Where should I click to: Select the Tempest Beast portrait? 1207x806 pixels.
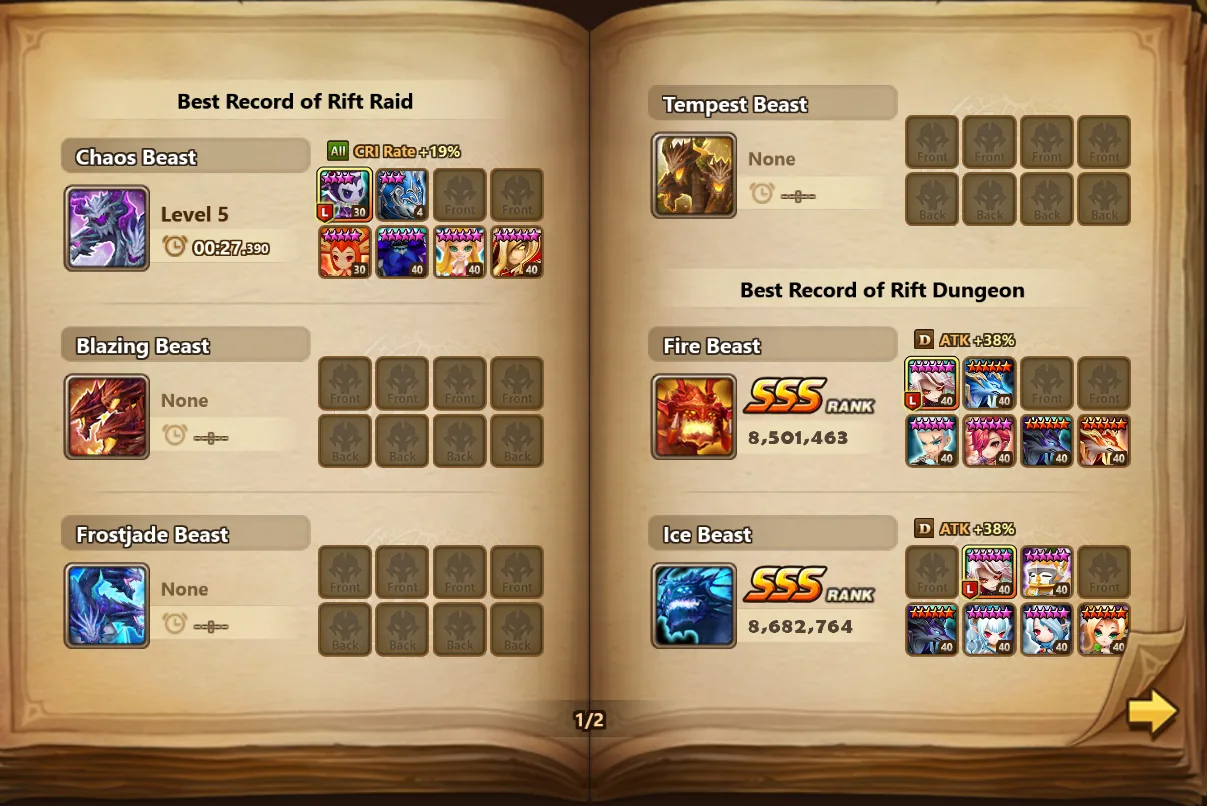(694, 175)
